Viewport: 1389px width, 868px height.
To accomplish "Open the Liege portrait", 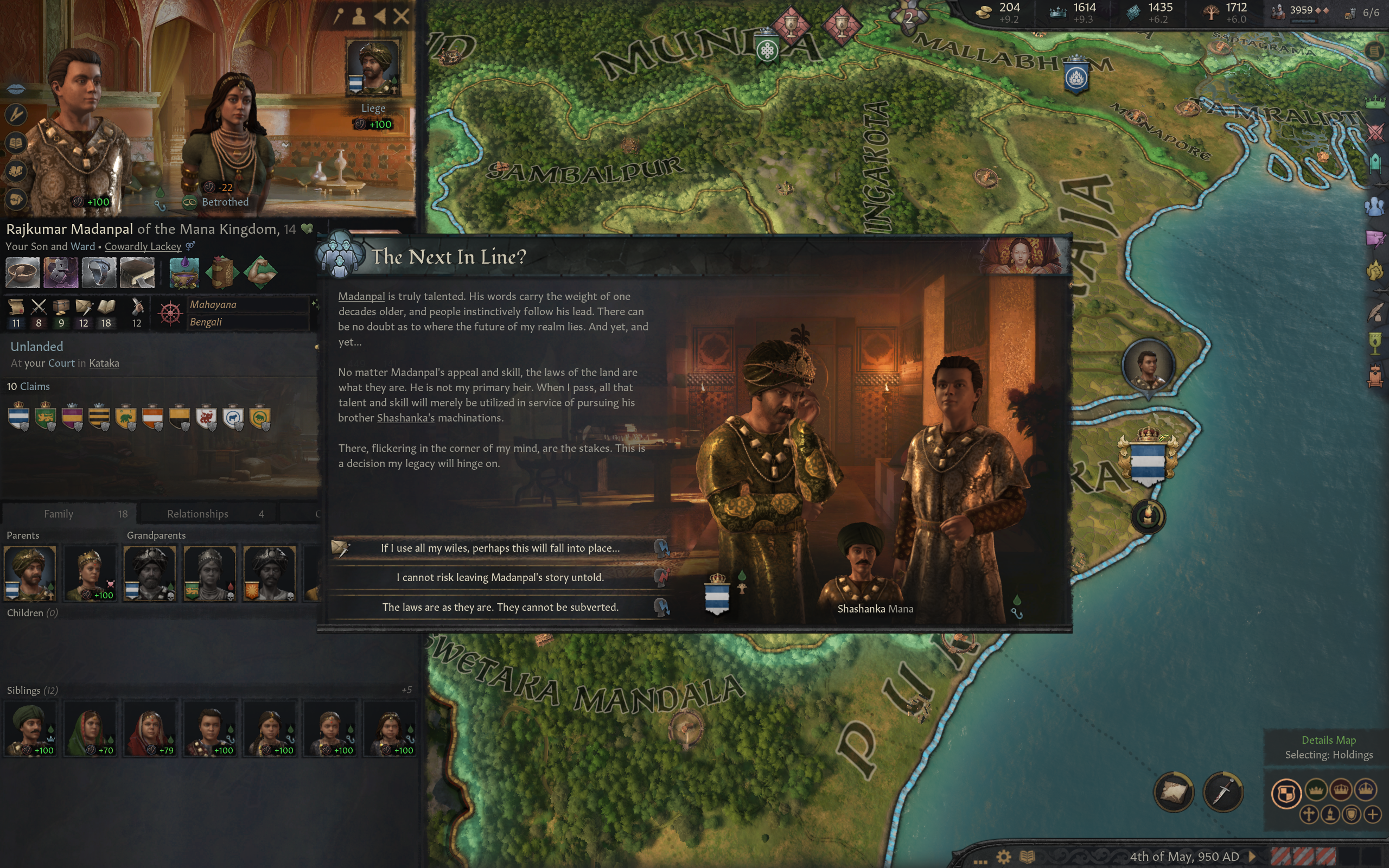I will click(x=373, y=67).
